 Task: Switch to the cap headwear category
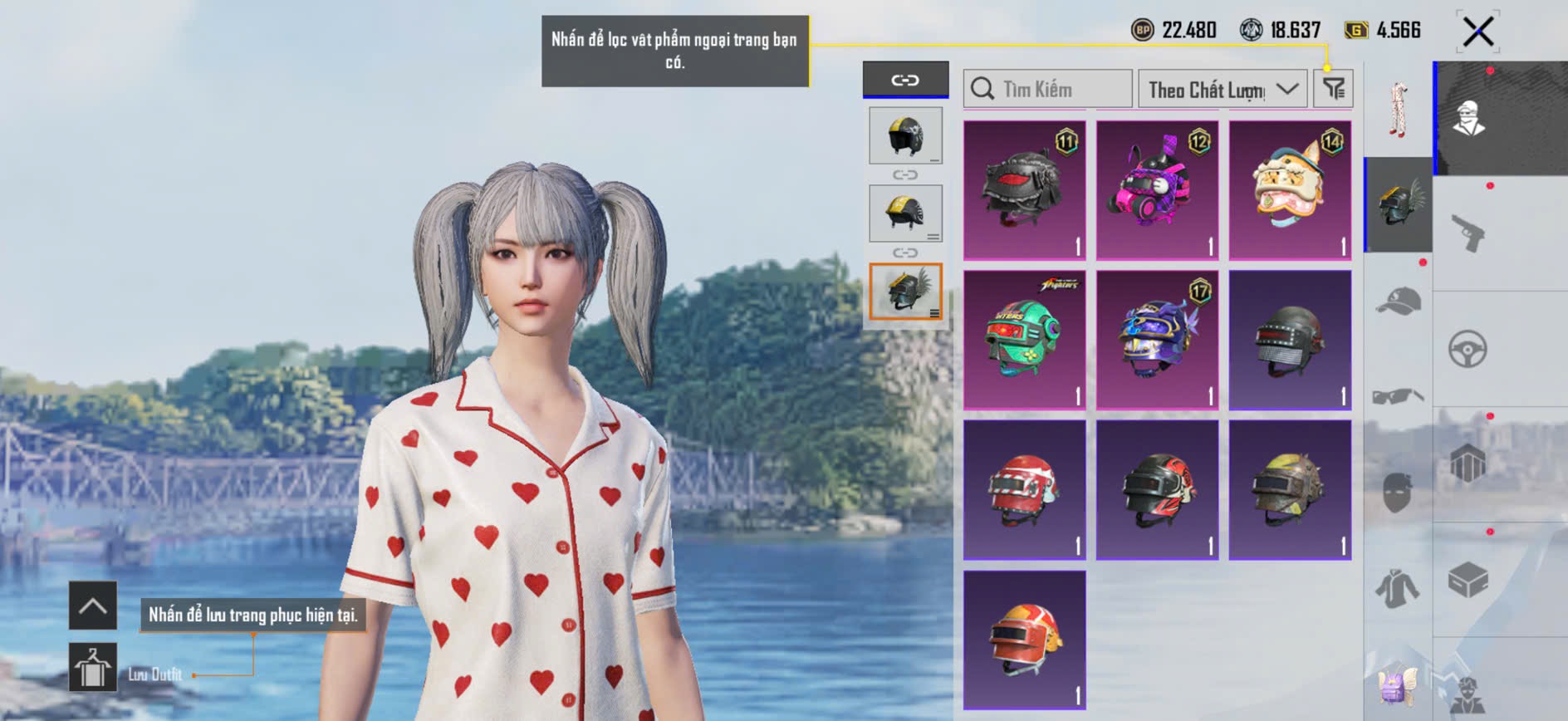[1399, 301]
